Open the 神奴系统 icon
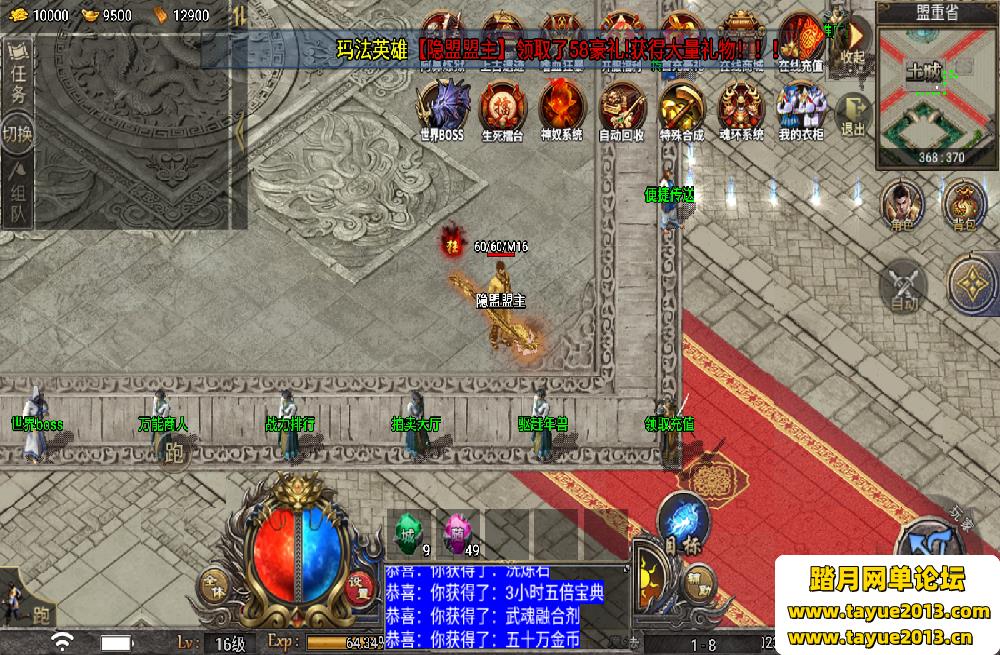The width and height of the screenshot is (1000, 655). (561, 108)
